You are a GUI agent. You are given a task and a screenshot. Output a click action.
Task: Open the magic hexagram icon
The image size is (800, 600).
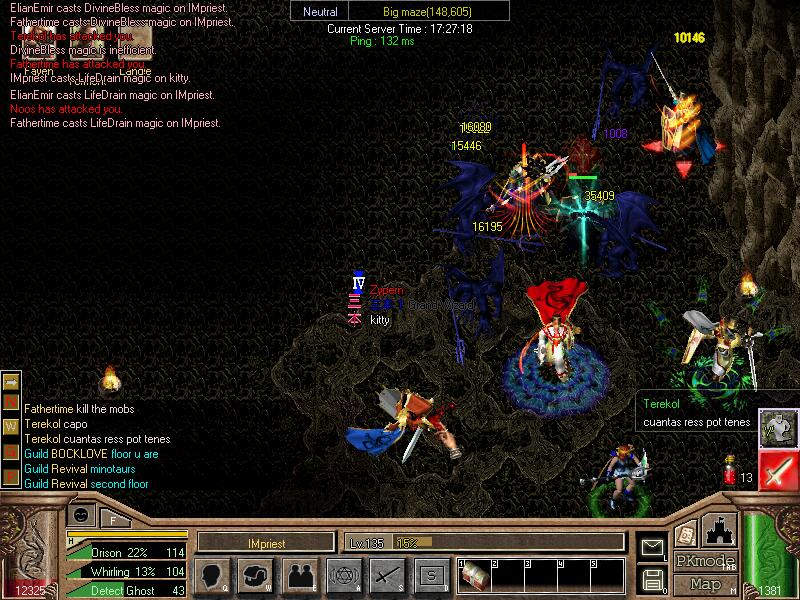(x=343, y=575)
